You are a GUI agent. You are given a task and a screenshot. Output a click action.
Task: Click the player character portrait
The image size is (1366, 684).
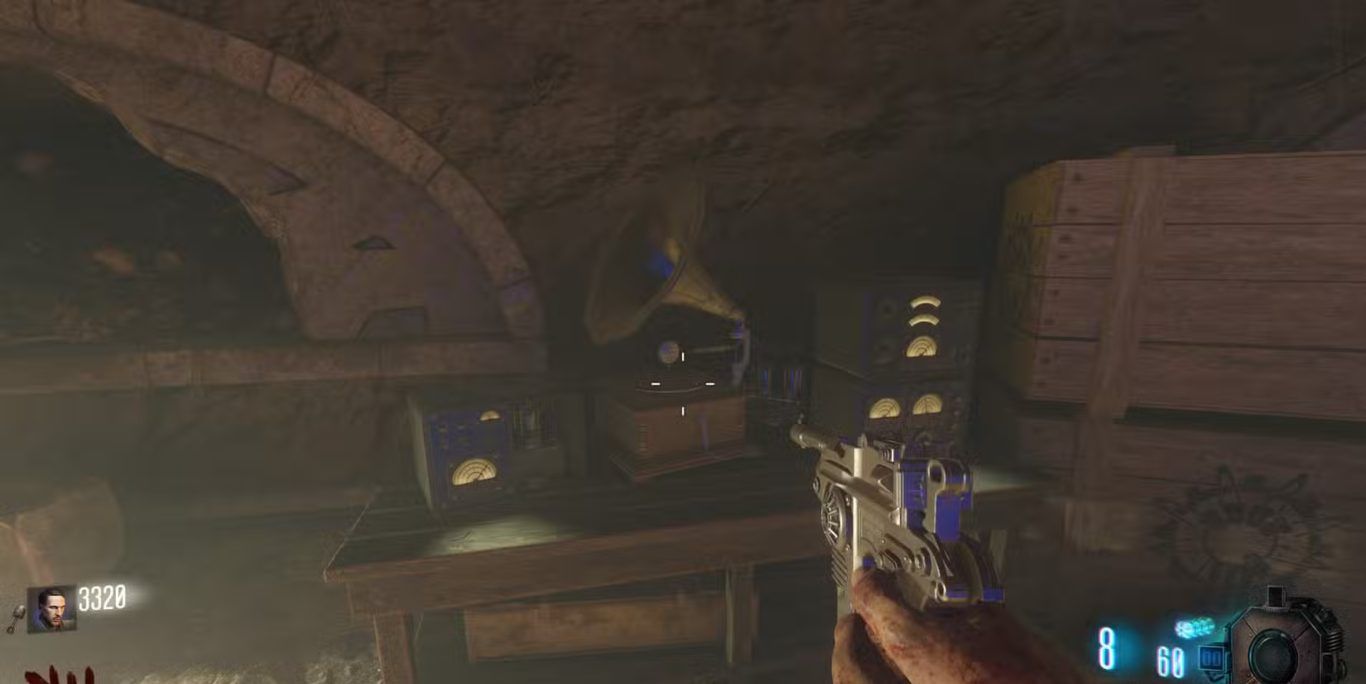51,608
